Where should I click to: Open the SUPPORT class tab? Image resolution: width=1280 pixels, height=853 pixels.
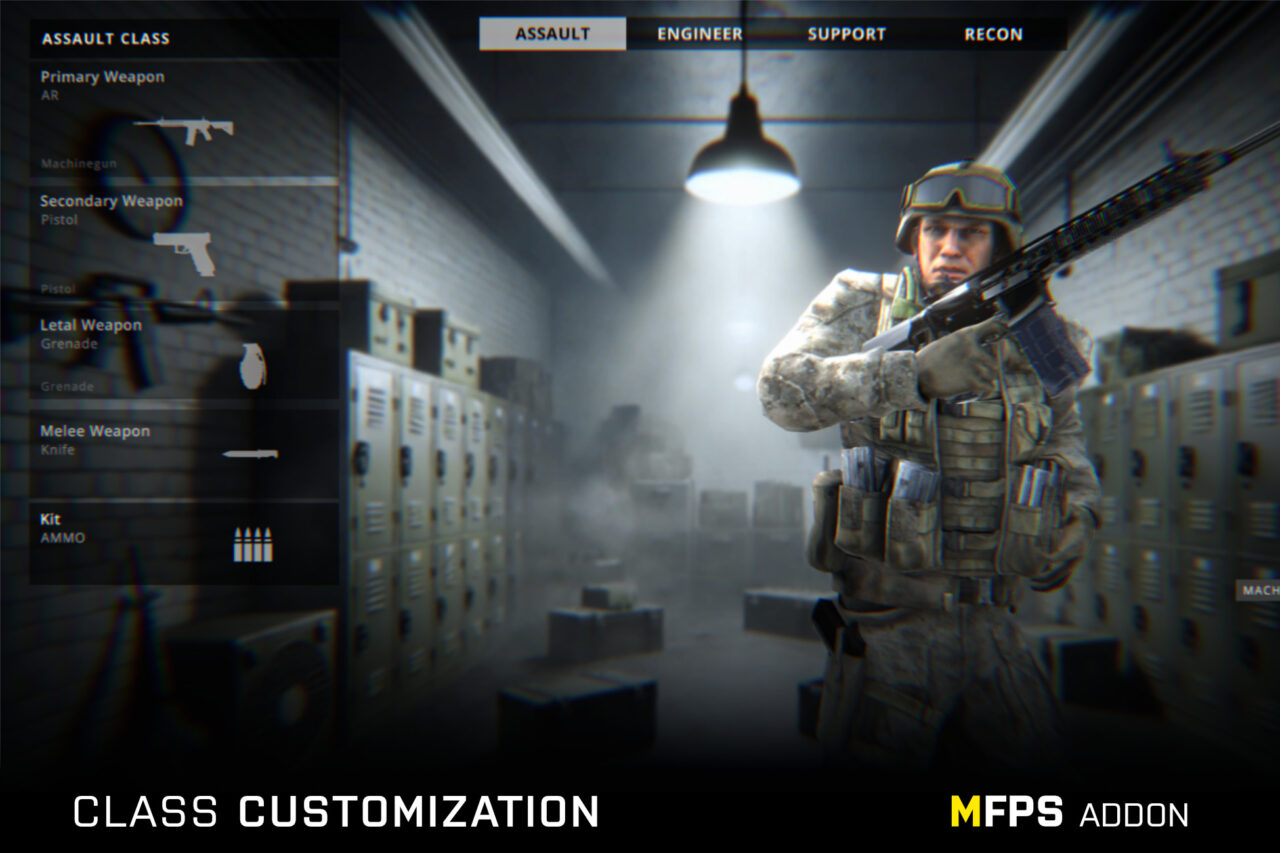click(x=847, y=33)
